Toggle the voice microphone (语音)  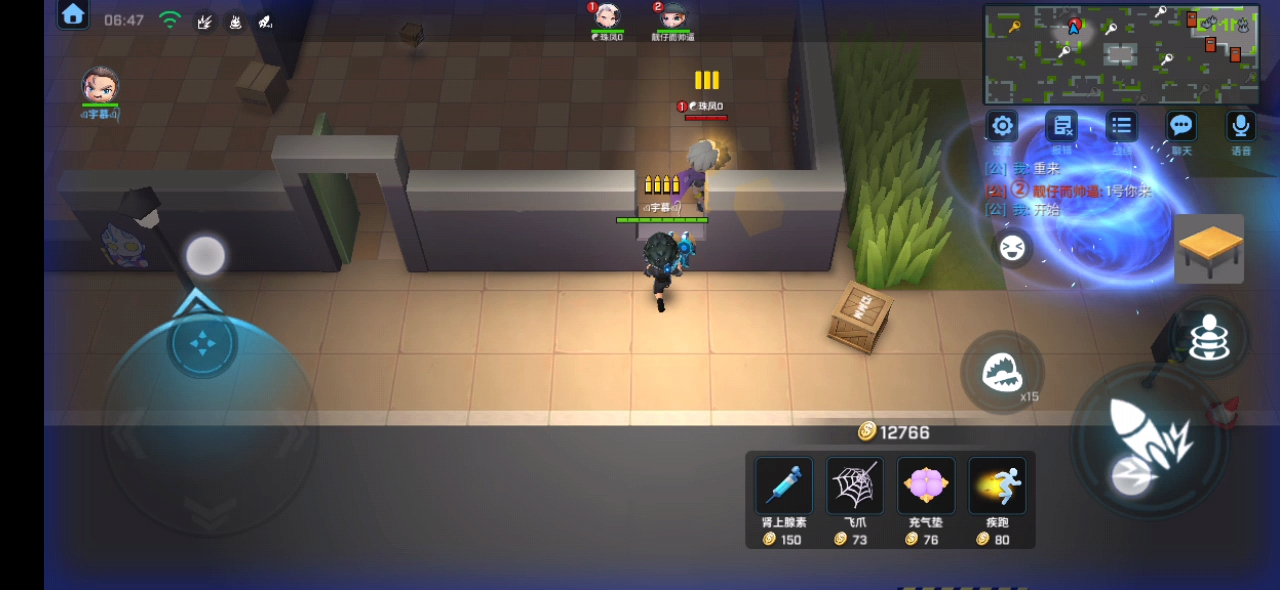[x=1240, y=126]
